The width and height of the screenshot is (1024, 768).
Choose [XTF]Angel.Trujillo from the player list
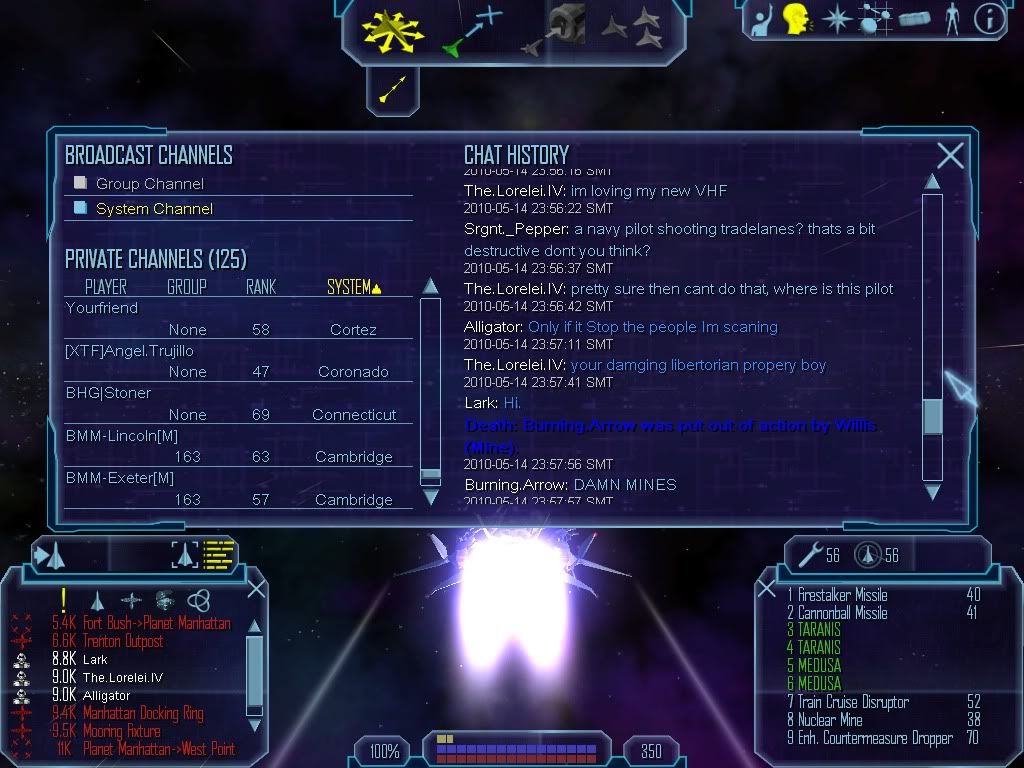tap(129, 351)
